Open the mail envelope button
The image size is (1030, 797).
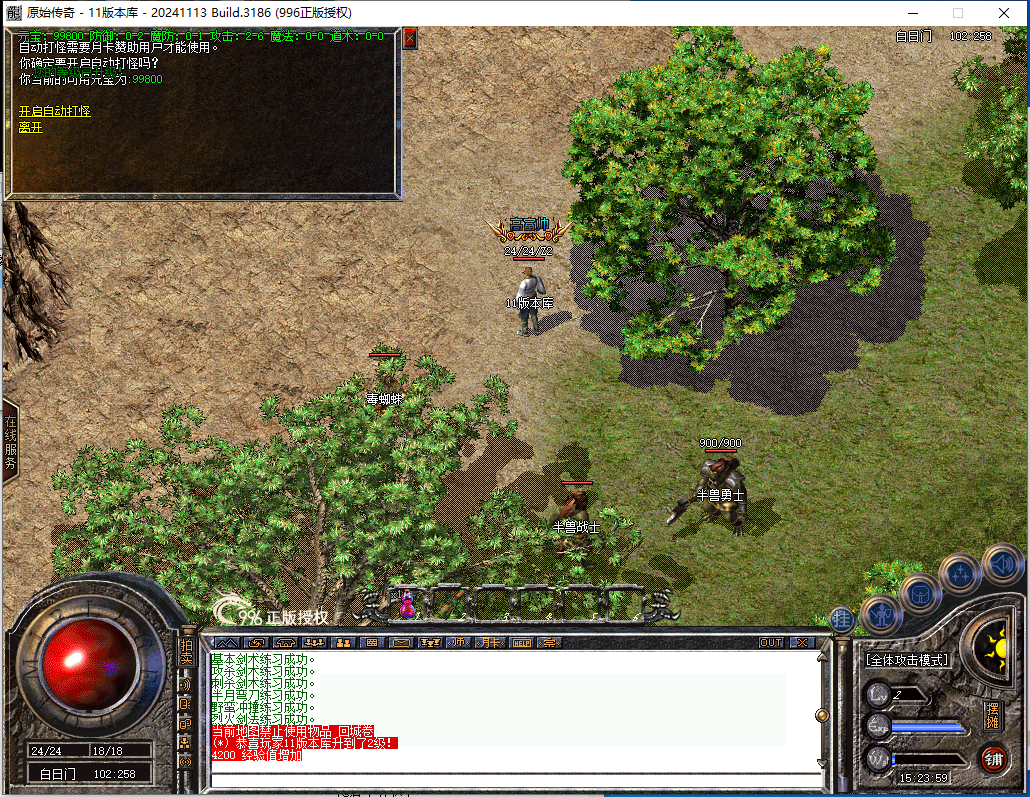coord(401,642)
